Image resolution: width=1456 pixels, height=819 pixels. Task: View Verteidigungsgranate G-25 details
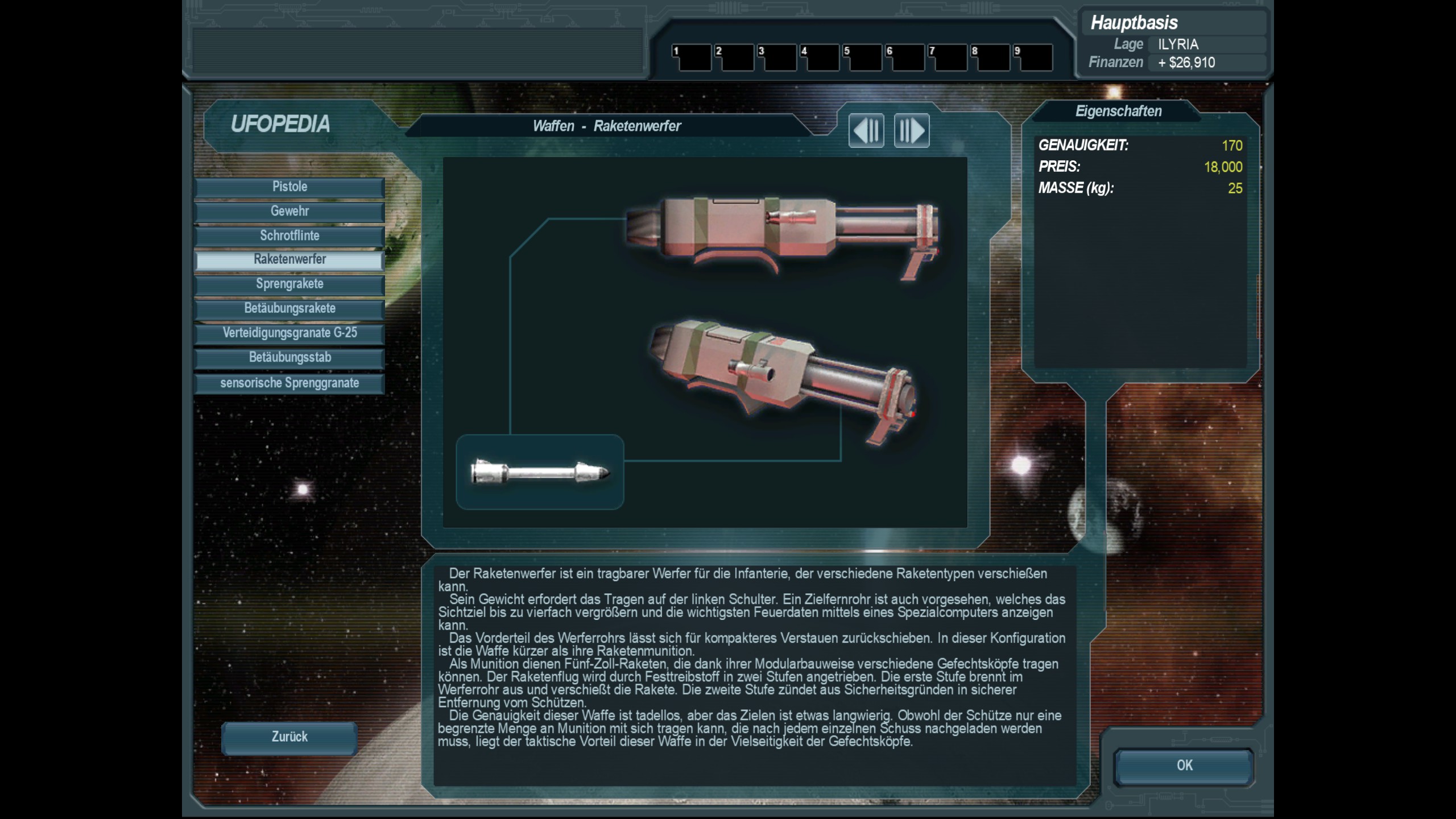tap(289, 333)
